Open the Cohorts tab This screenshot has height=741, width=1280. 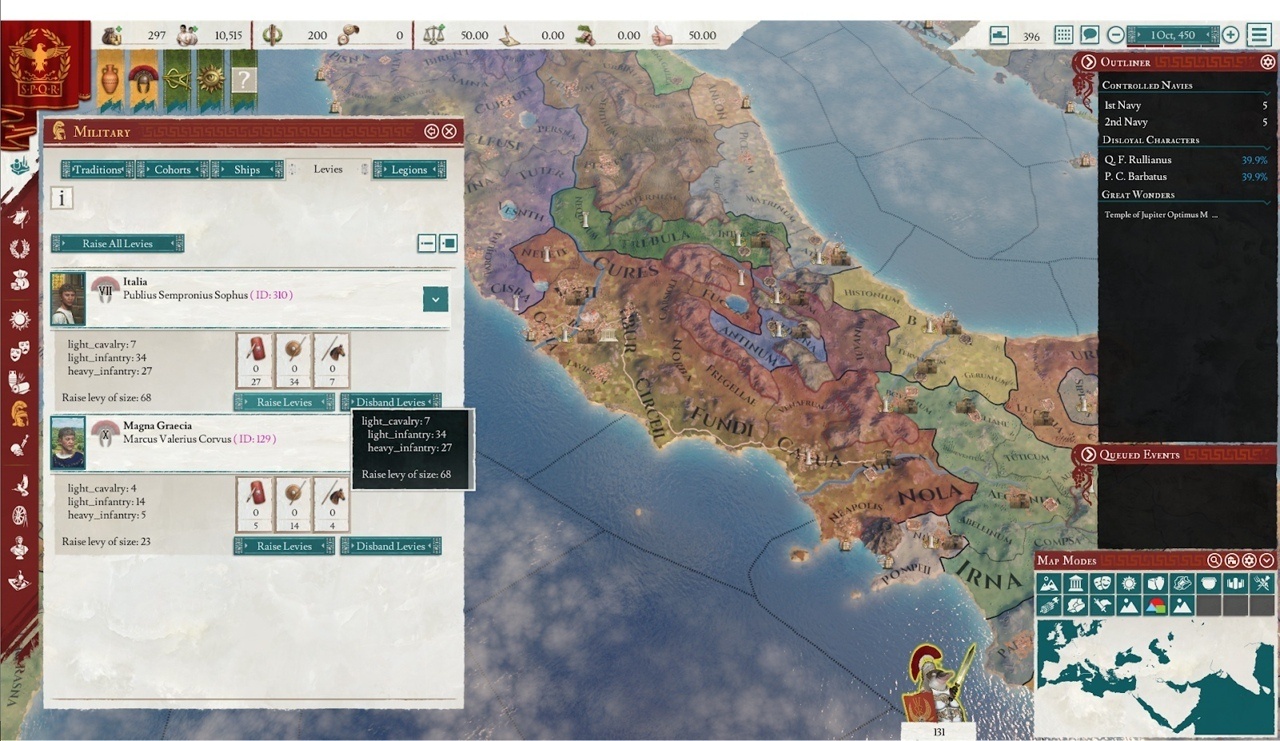pos(172,170)
